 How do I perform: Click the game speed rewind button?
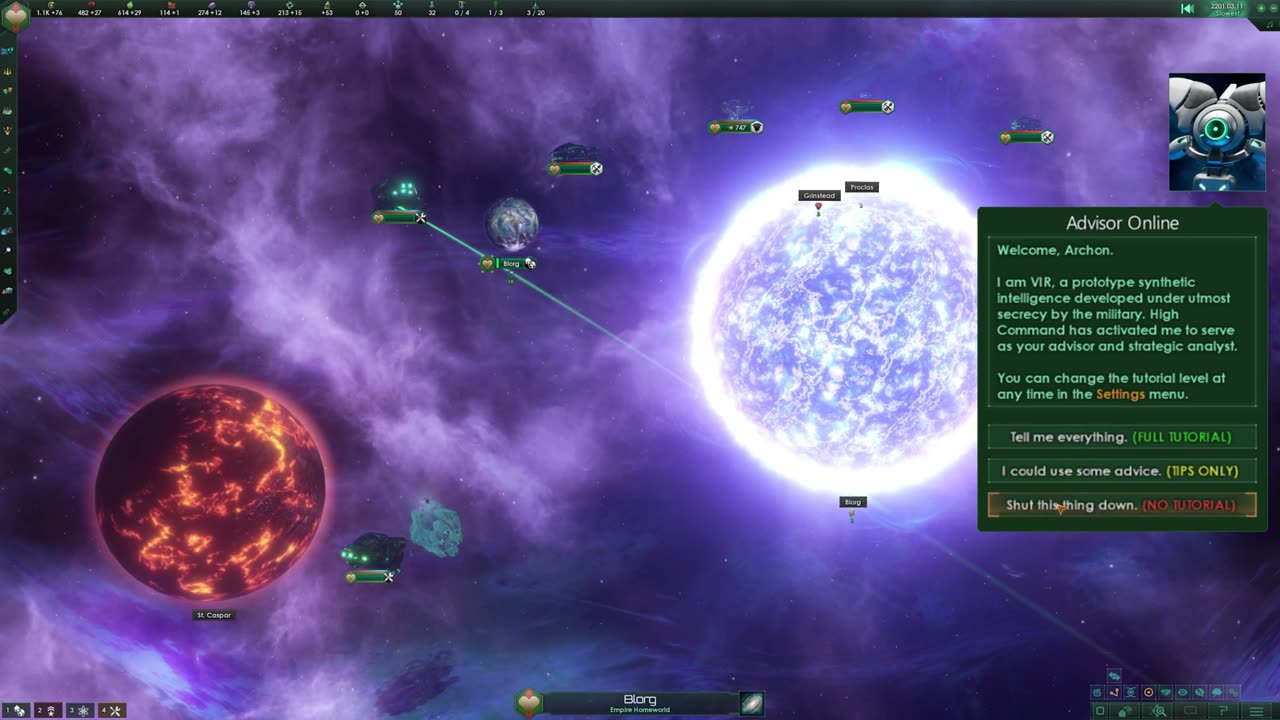click(x=1187, y=9)
